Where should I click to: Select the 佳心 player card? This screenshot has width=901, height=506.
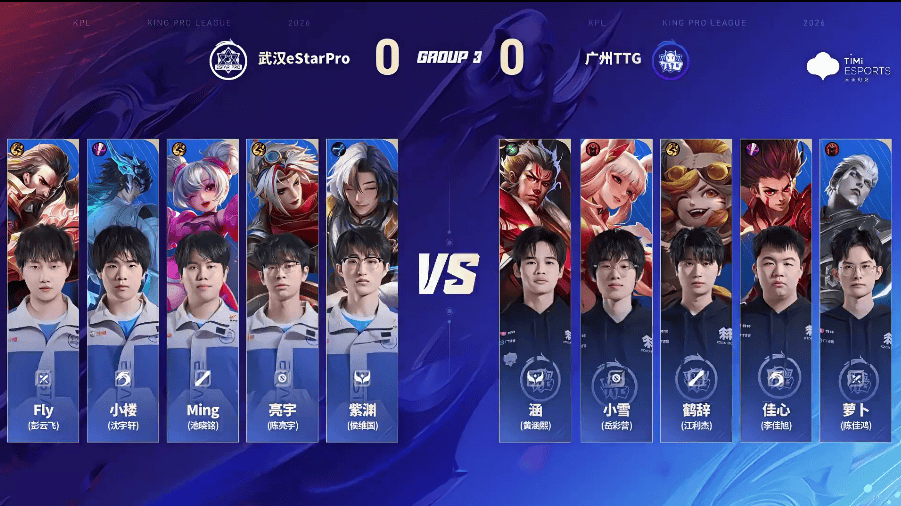(775, 290)
